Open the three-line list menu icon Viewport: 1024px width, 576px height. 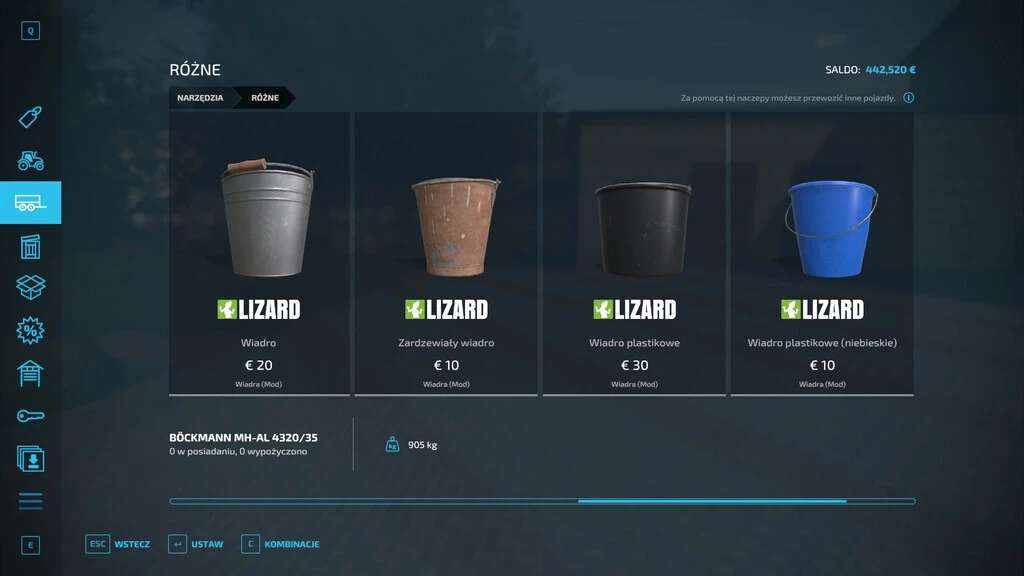tap(30, 501)
